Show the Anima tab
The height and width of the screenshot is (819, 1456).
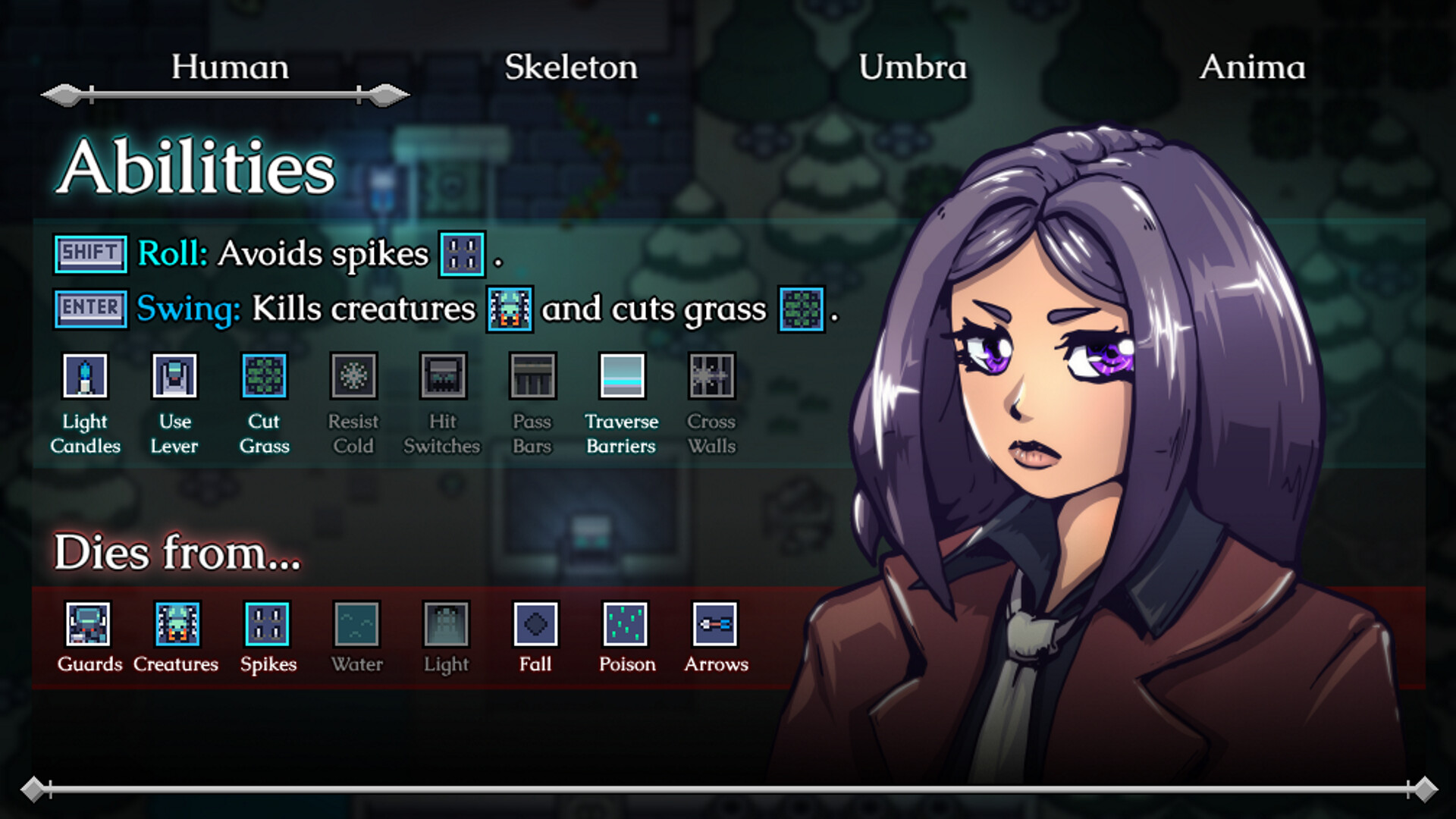click(x=1252, y=67)
